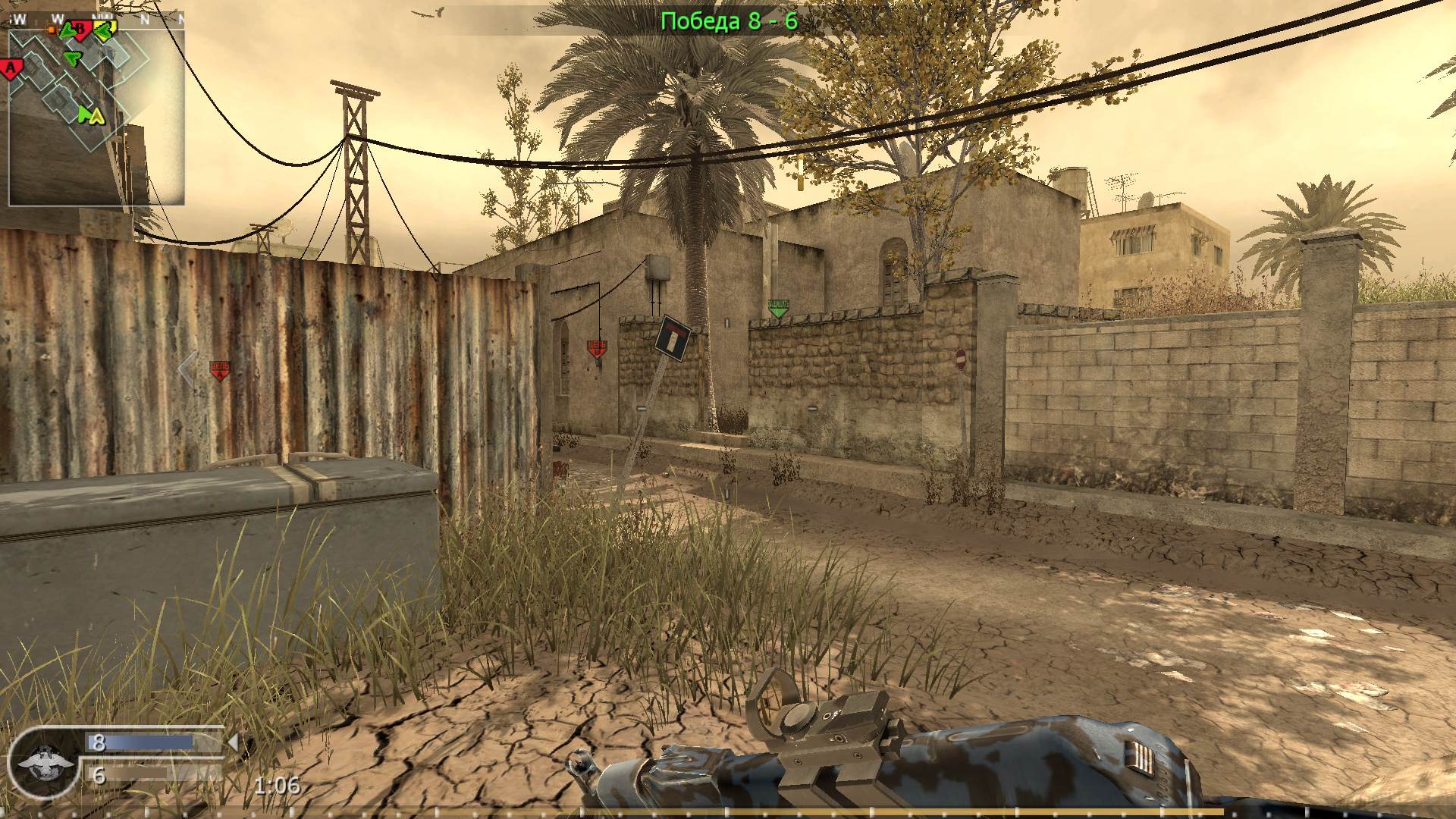Select a green teammate arrow on the minimap
The width and height of the screenshot is (1456, 819).
click(73, 58)
